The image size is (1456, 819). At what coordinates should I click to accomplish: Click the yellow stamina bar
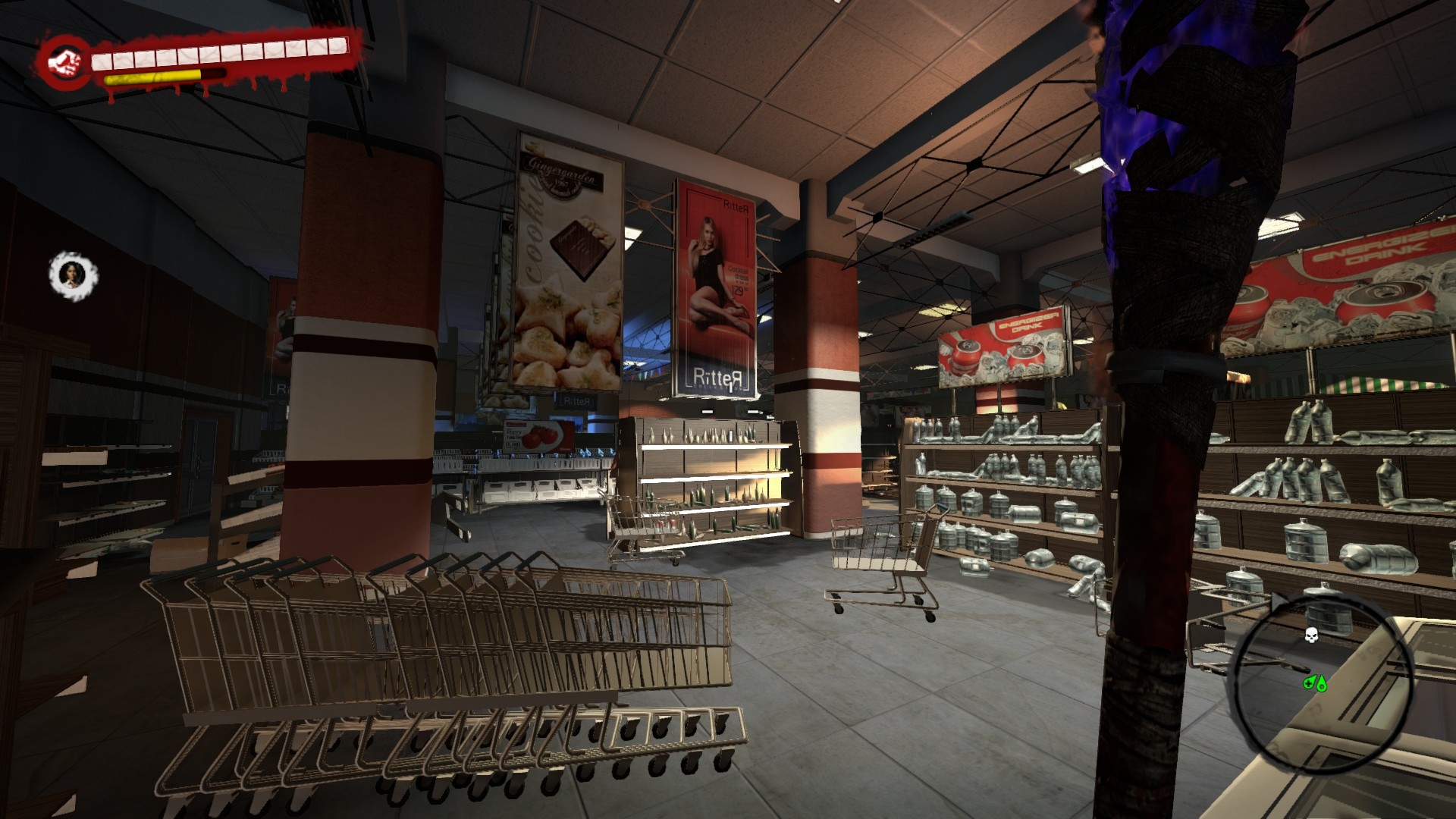(152, 76)
